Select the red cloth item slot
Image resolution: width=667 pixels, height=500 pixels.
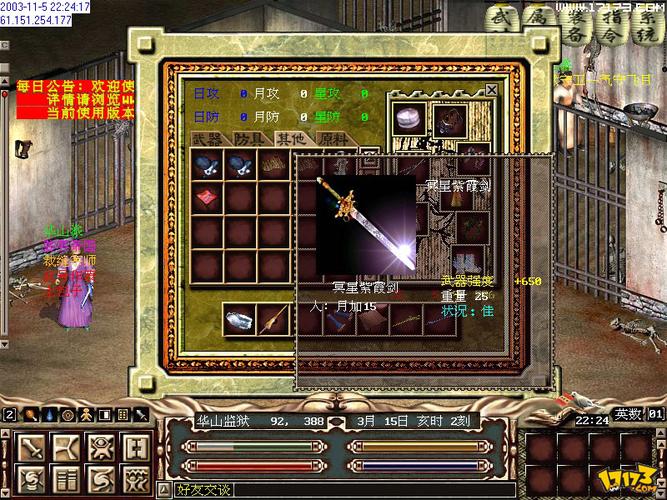pos(207,198)
